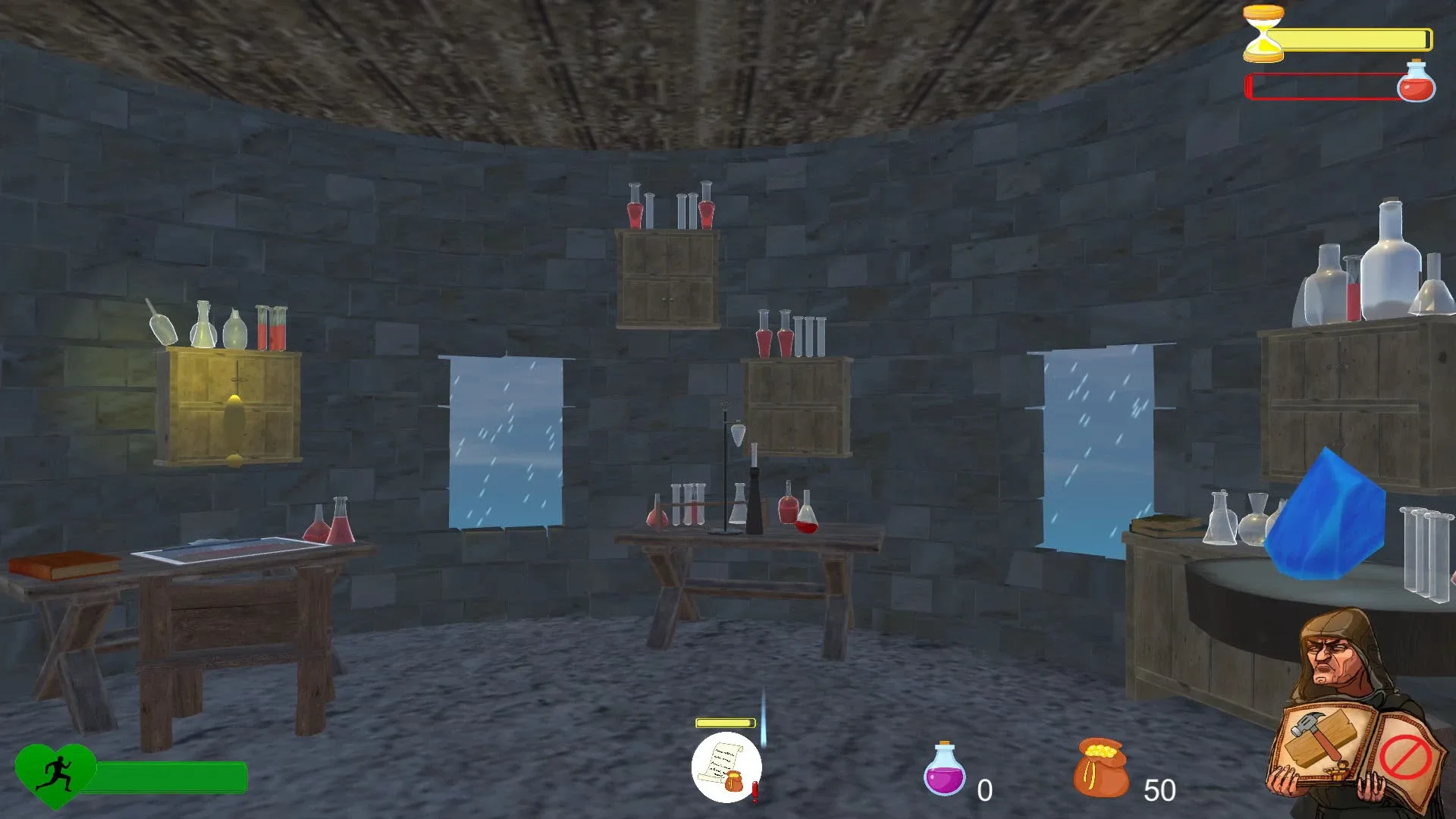Image resolution: width=1456 pixels, height=819 pixels.
Task: Click the green heart sprint icon
Action: [57, 776]
